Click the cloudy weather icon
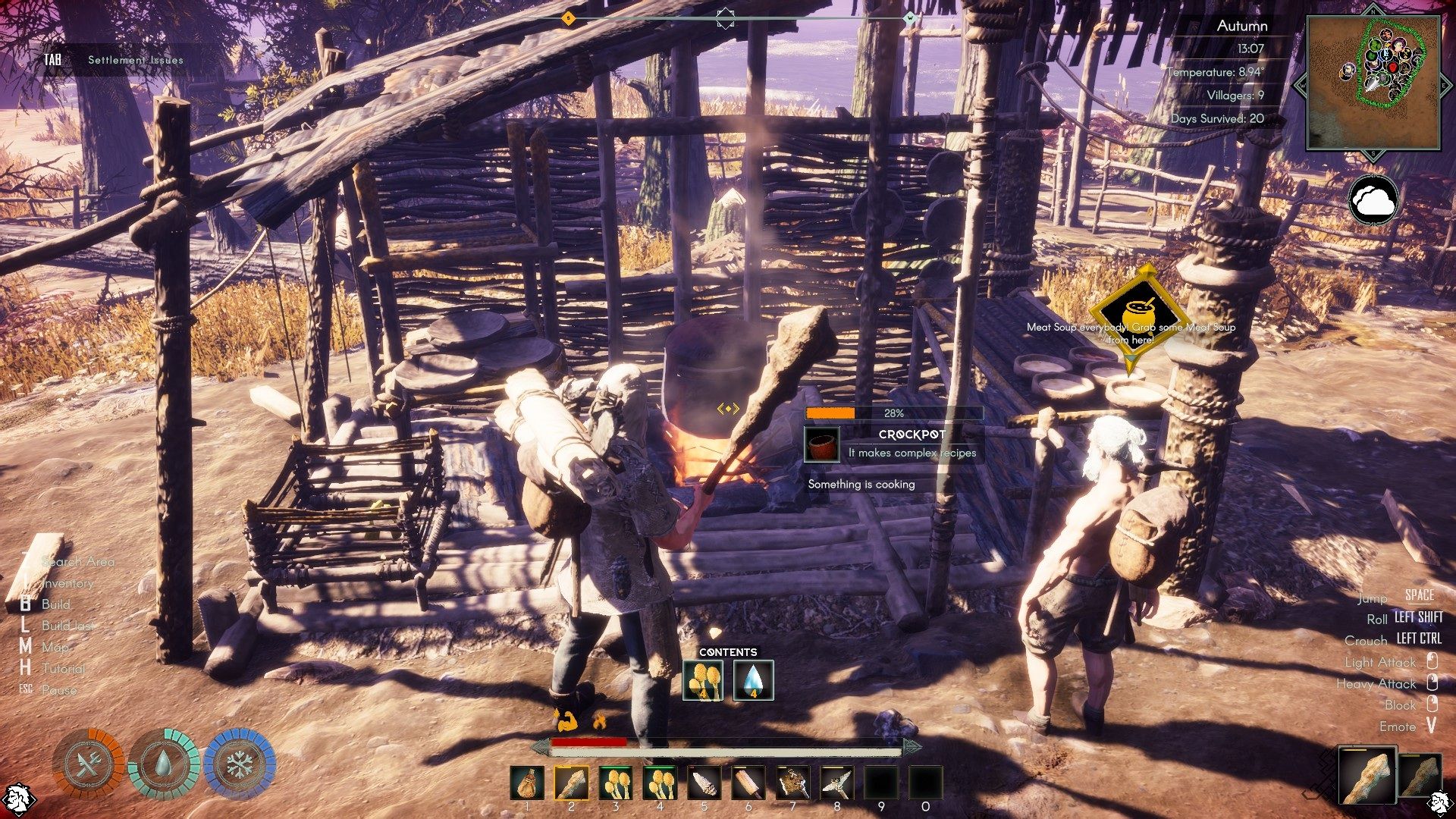Viewport: 1456px width, 819px height. click(x=1373, y=200)
